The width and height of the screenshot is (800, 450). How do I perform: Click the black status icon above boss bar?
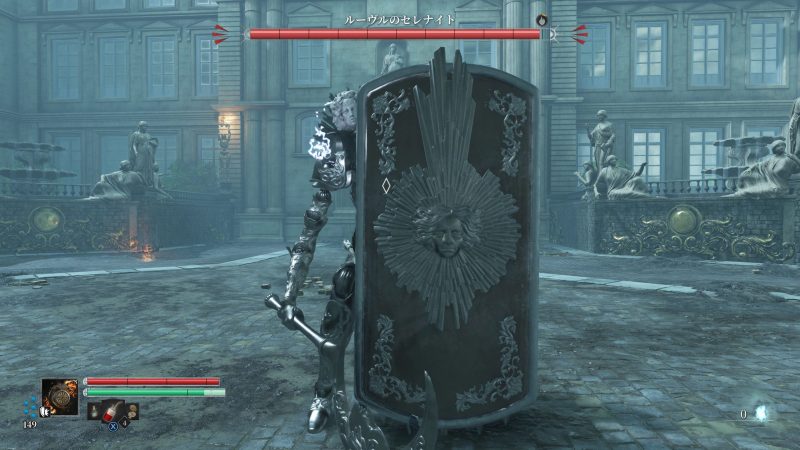coord(542,18)
